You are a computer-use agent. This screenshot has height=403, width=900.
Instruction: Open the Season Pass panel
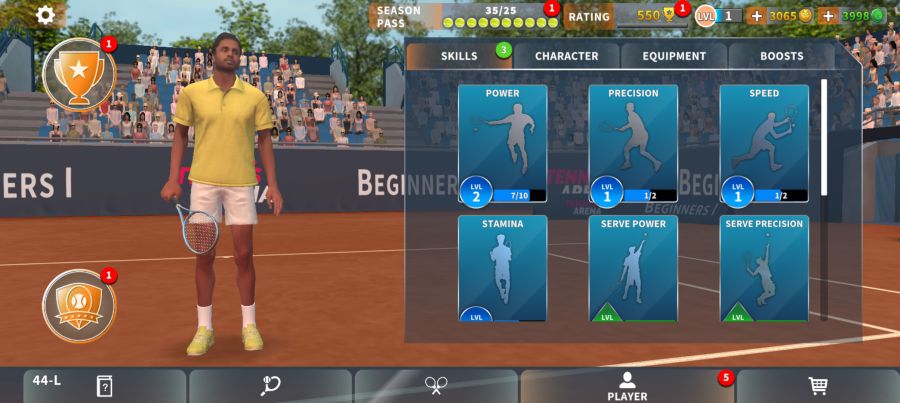coord(463,16)
